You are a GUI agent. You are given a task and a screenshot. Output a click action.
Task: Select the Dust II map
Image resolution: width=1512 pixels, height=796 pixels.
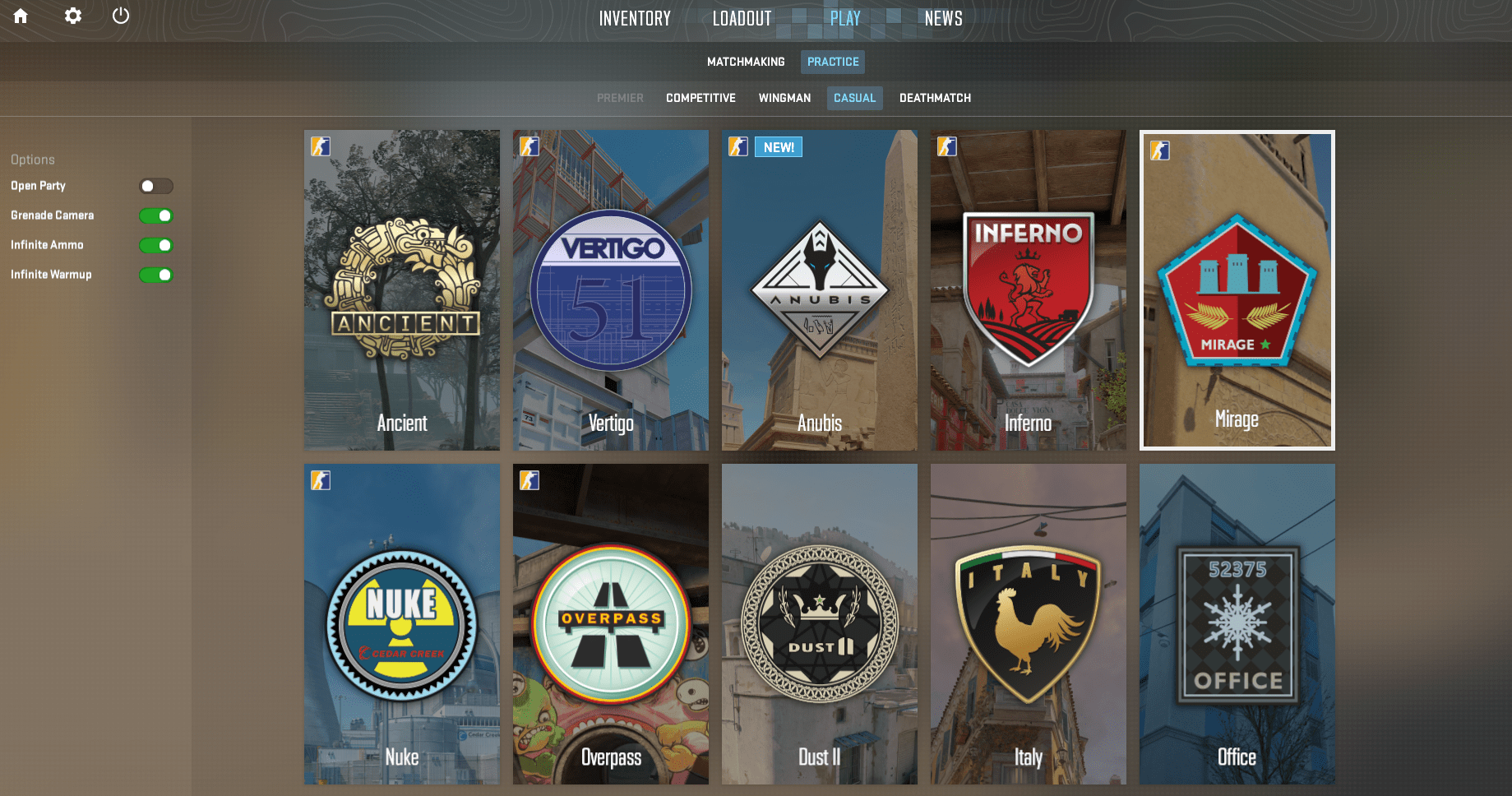819,623
